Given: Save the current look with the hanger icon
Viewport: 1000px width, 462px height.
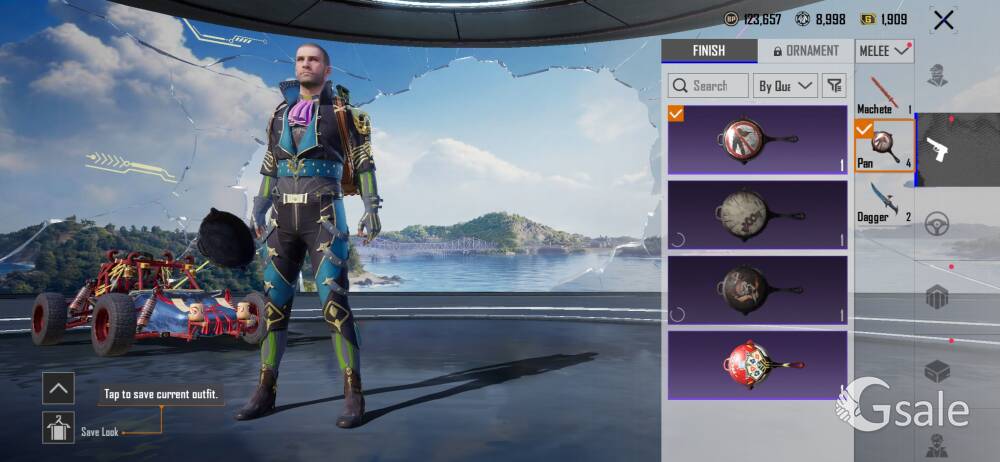Looking at the screenshot, I should click(59, 428).
